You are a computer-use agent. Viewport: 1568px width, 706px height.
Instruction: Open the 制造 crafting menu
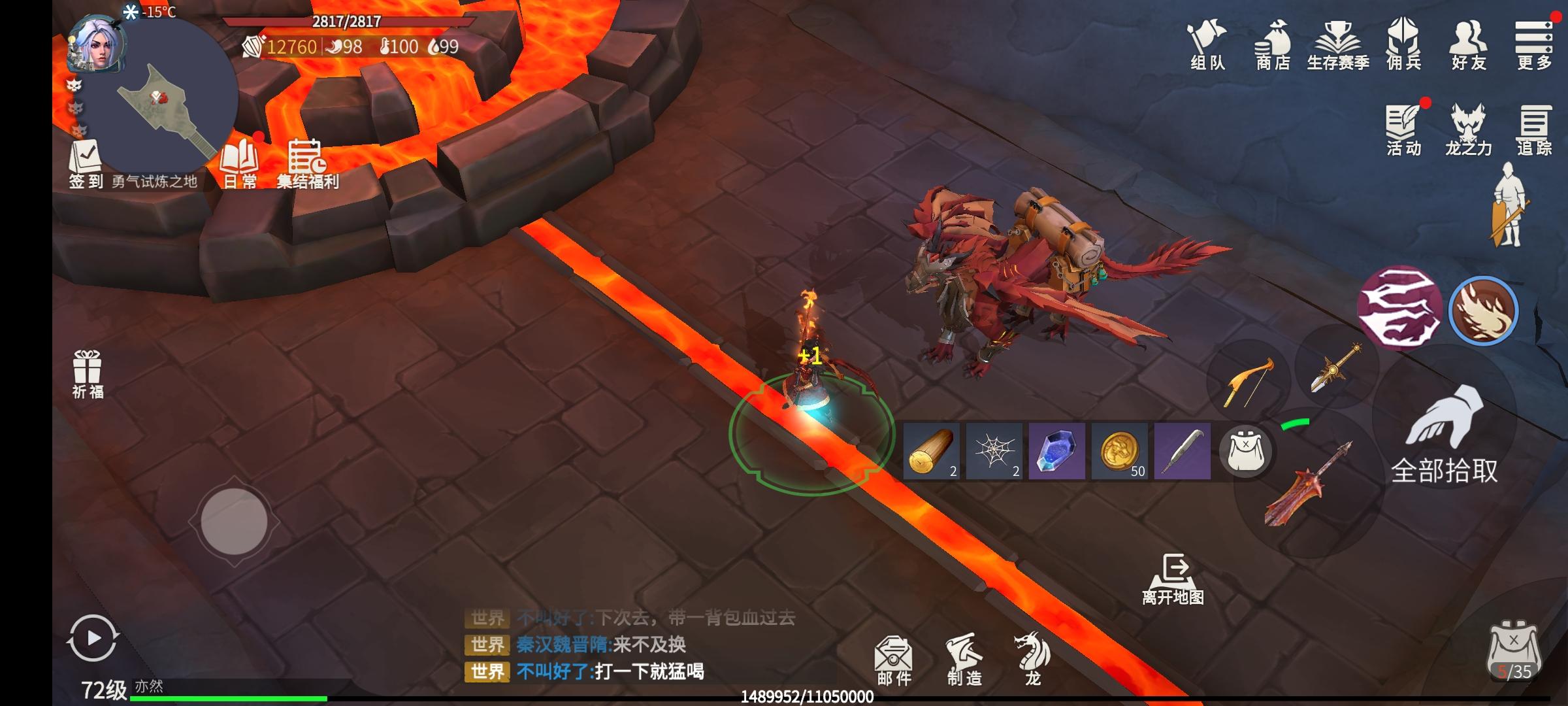point(964,659)
